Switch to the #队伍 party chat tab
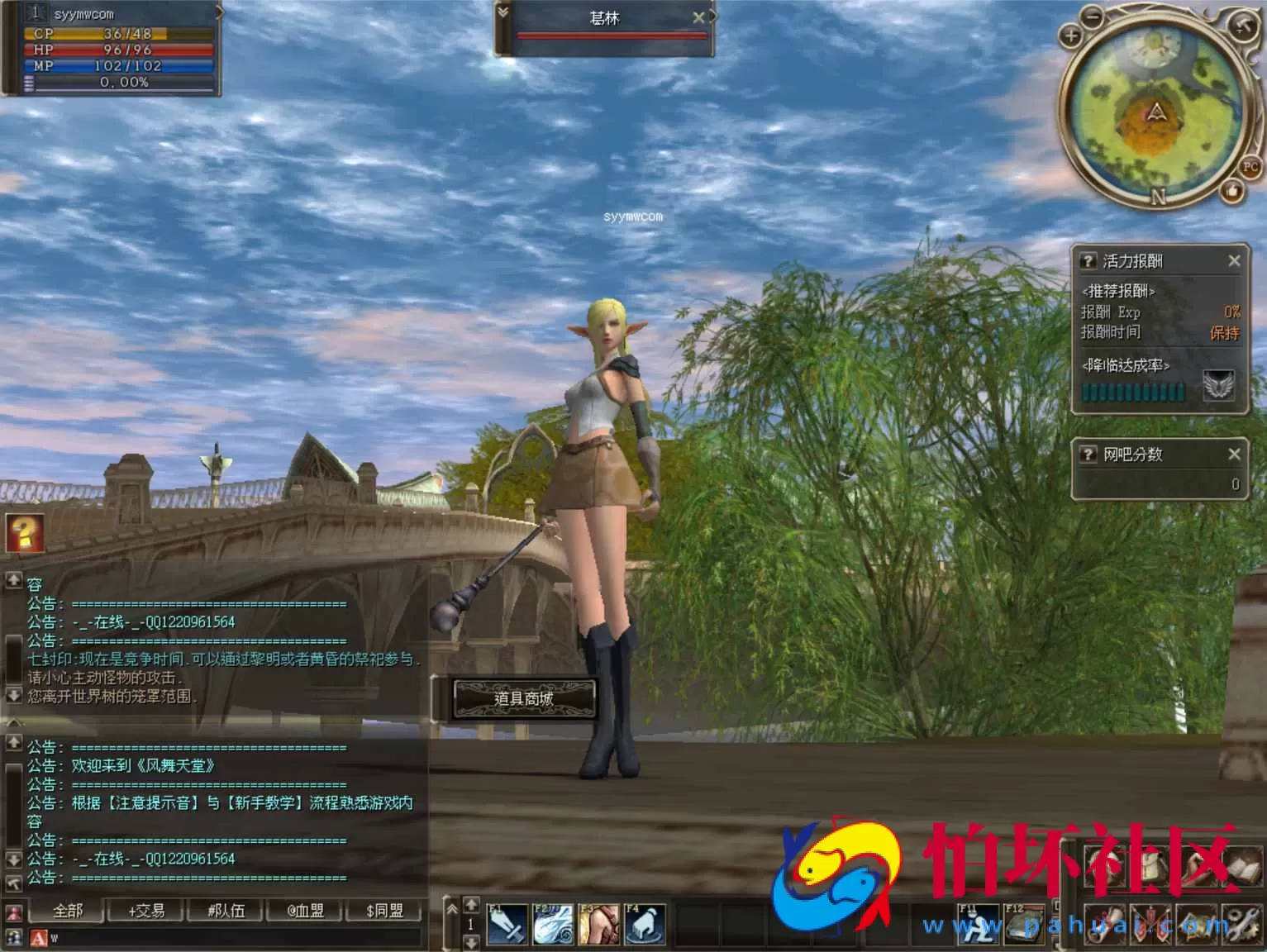 [x=226, y=911]
